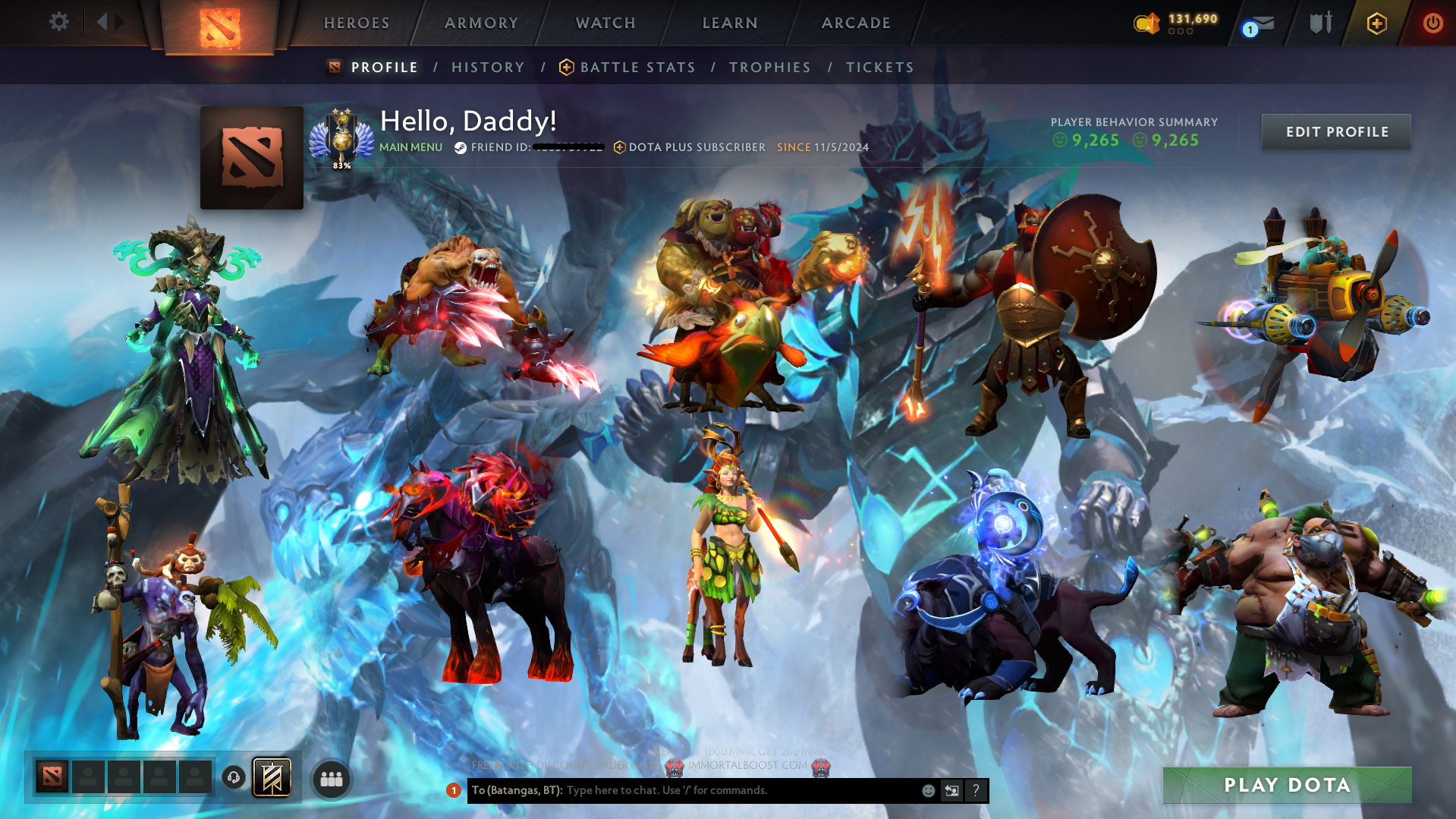Open the Dota Plus hexagon icon

(1376, 24)
